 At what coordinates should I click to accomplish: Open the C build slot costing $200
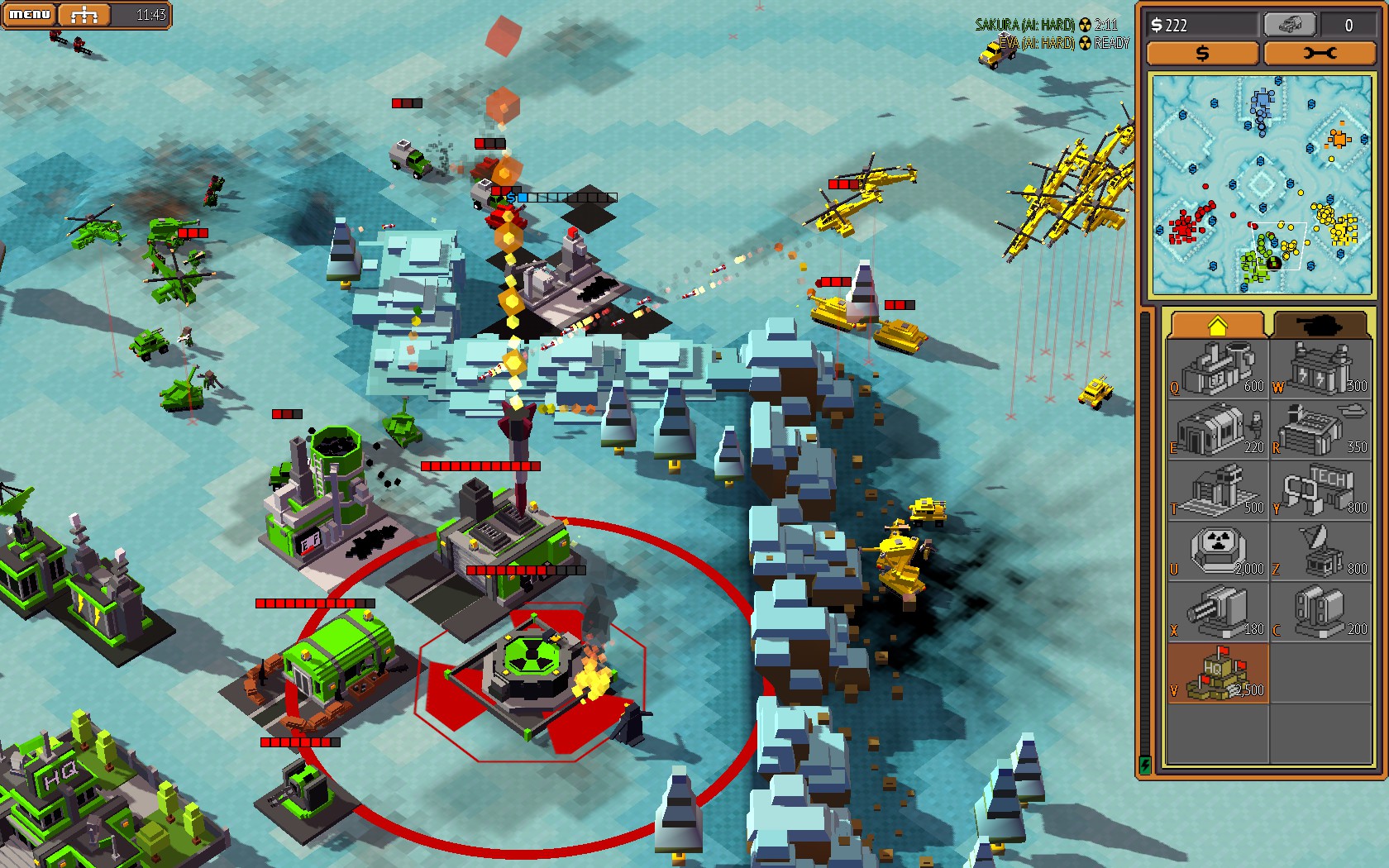tap(1321, 612)
